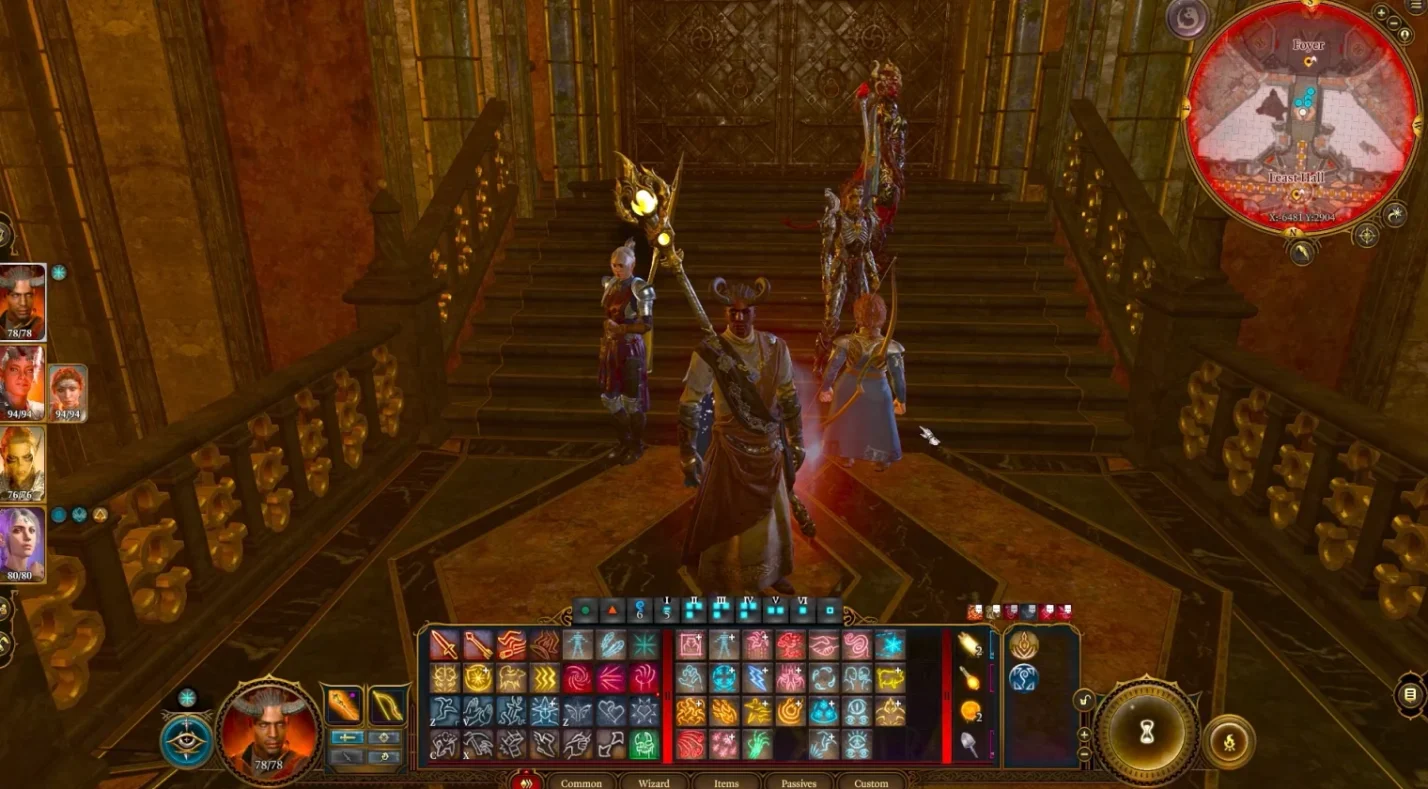Click the equipped staff melee weapon slot
Image resolution: width=1428 pixels, height=789 pixels.
(x=344, y=706)
